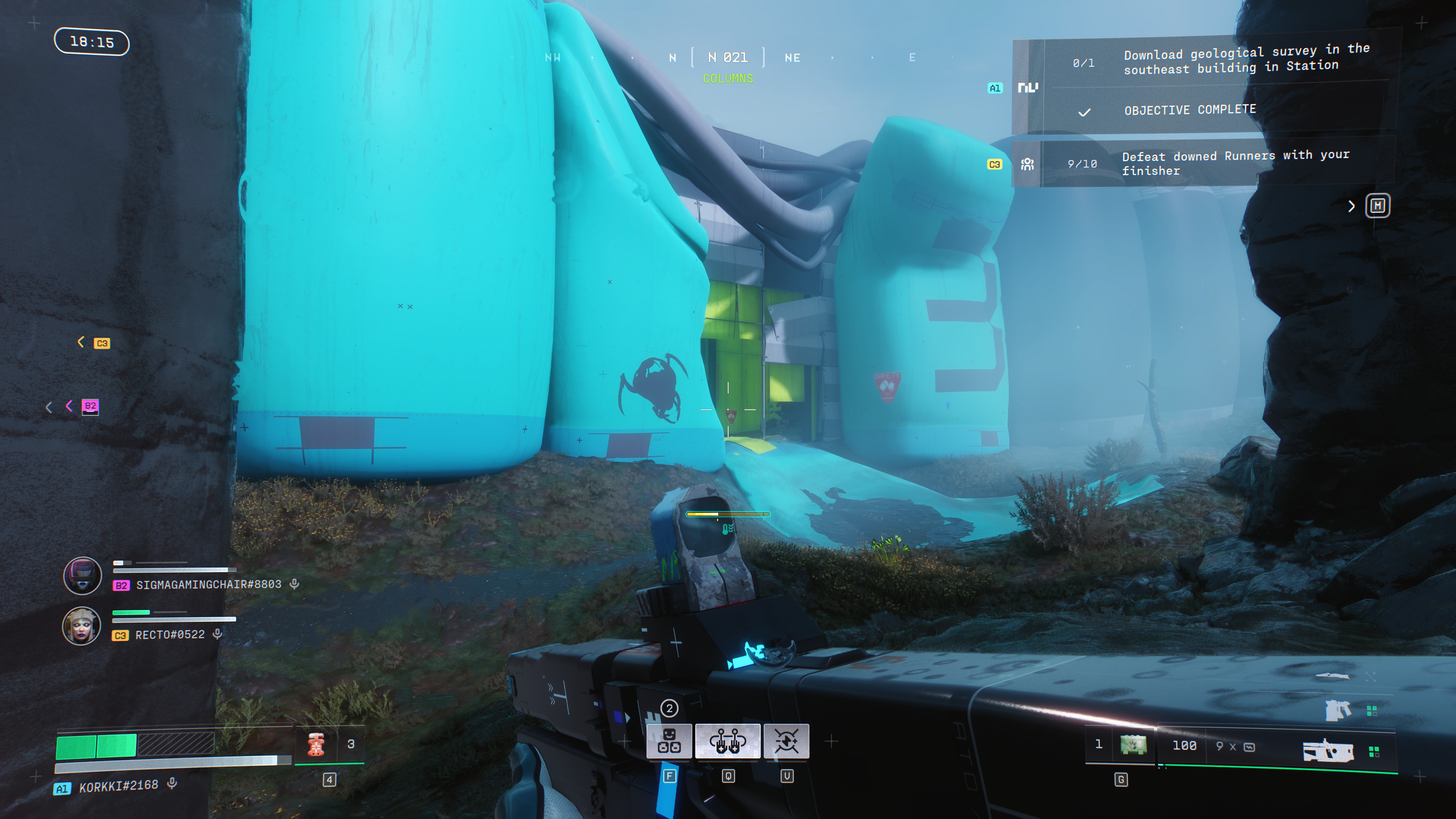The image size is (1456, 819).
Task: Click the yellow C3 teammate direction marker
Action: click(x=102, y=343)
